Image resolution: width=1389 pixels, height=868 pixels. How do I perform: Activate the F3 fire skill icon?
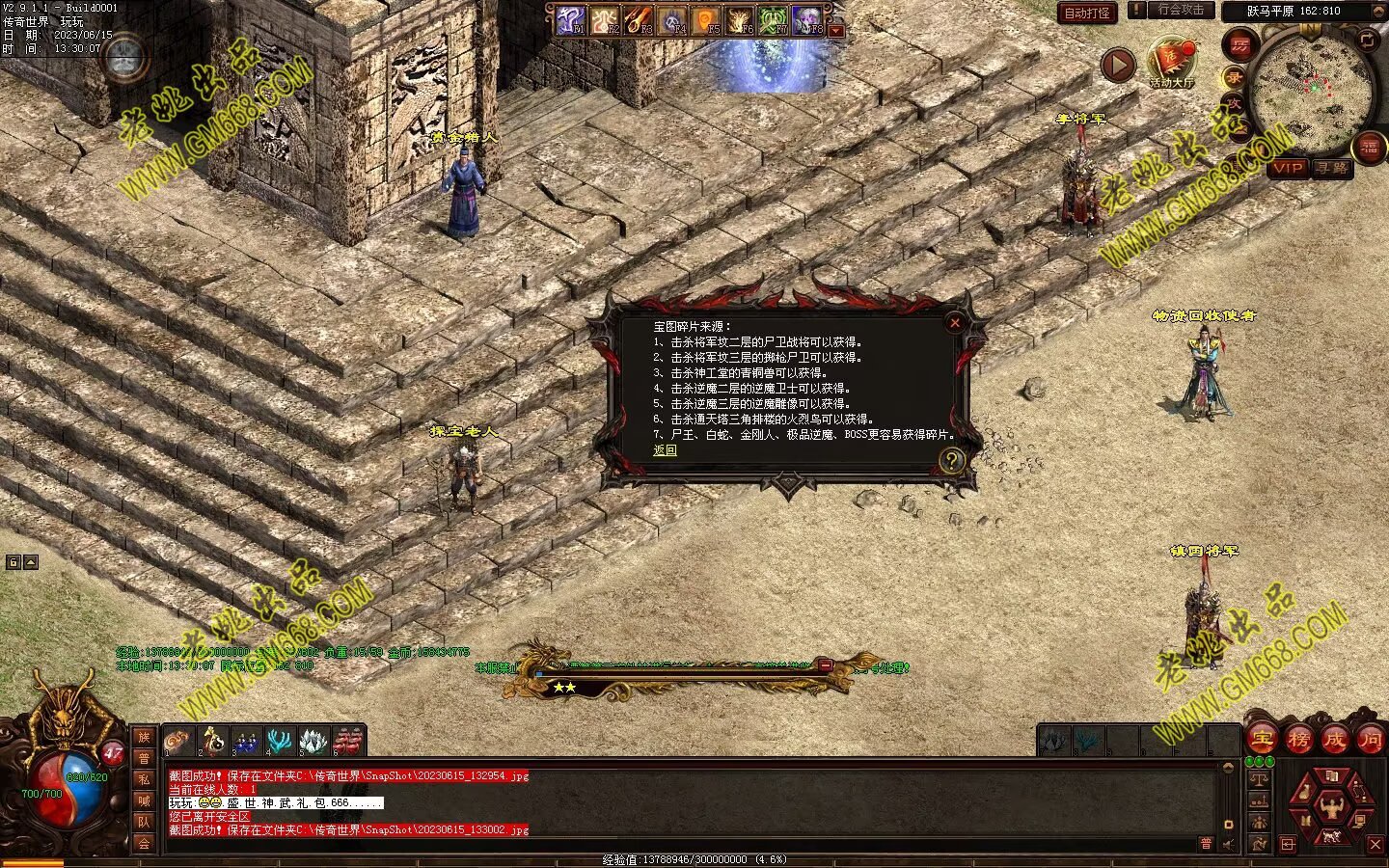638,19
